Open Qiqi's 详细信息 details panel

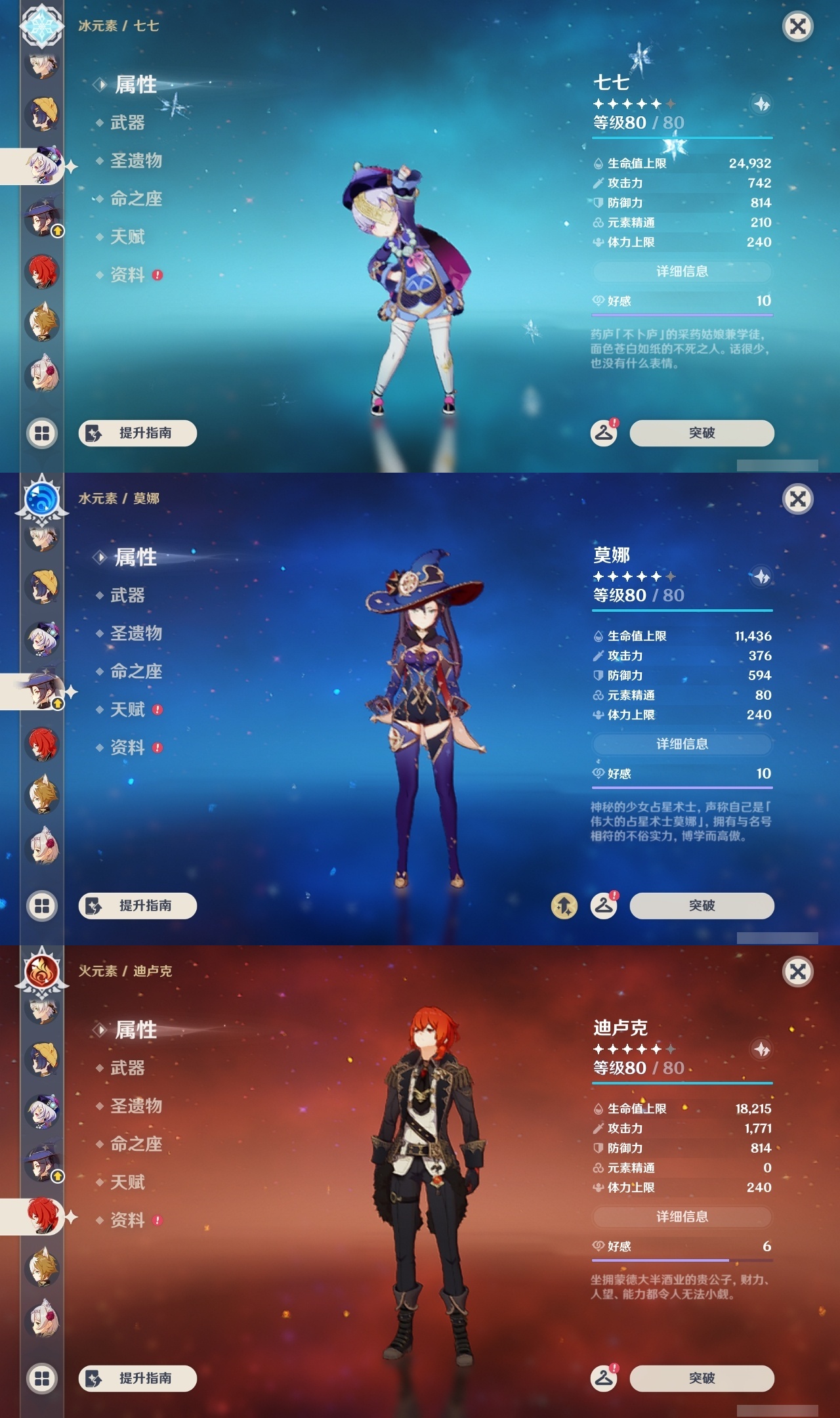pyautogui.click(x=682, y=272)
